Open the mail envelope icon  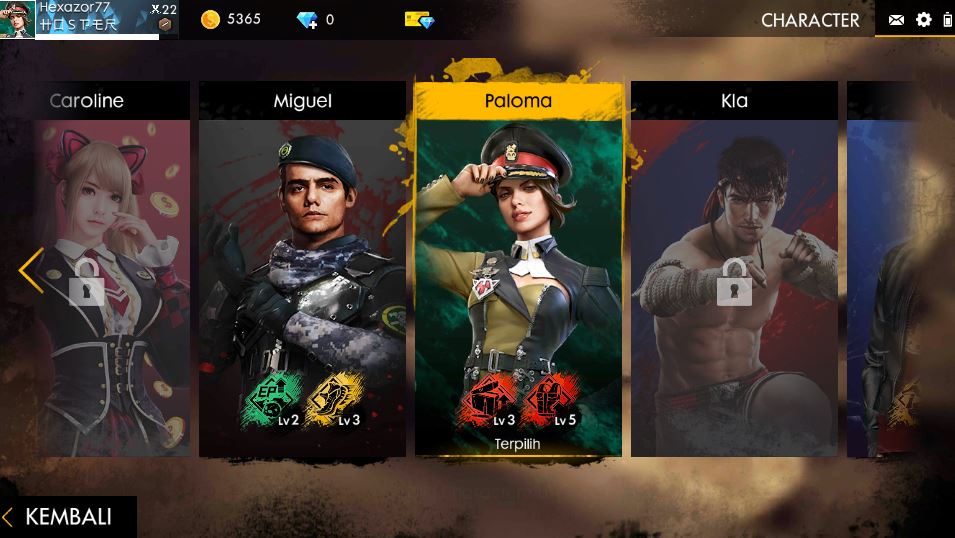[896, 20]
